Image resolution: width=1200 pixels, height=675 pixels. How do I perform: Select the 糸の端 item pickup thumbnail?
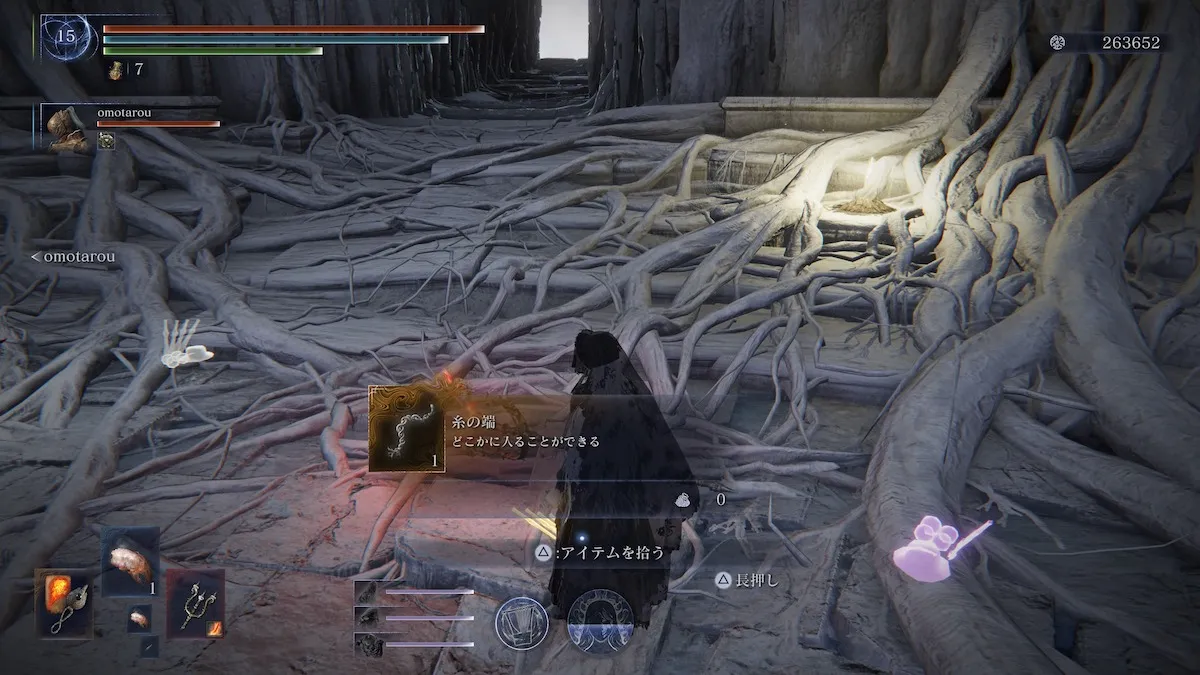[407, 429]
